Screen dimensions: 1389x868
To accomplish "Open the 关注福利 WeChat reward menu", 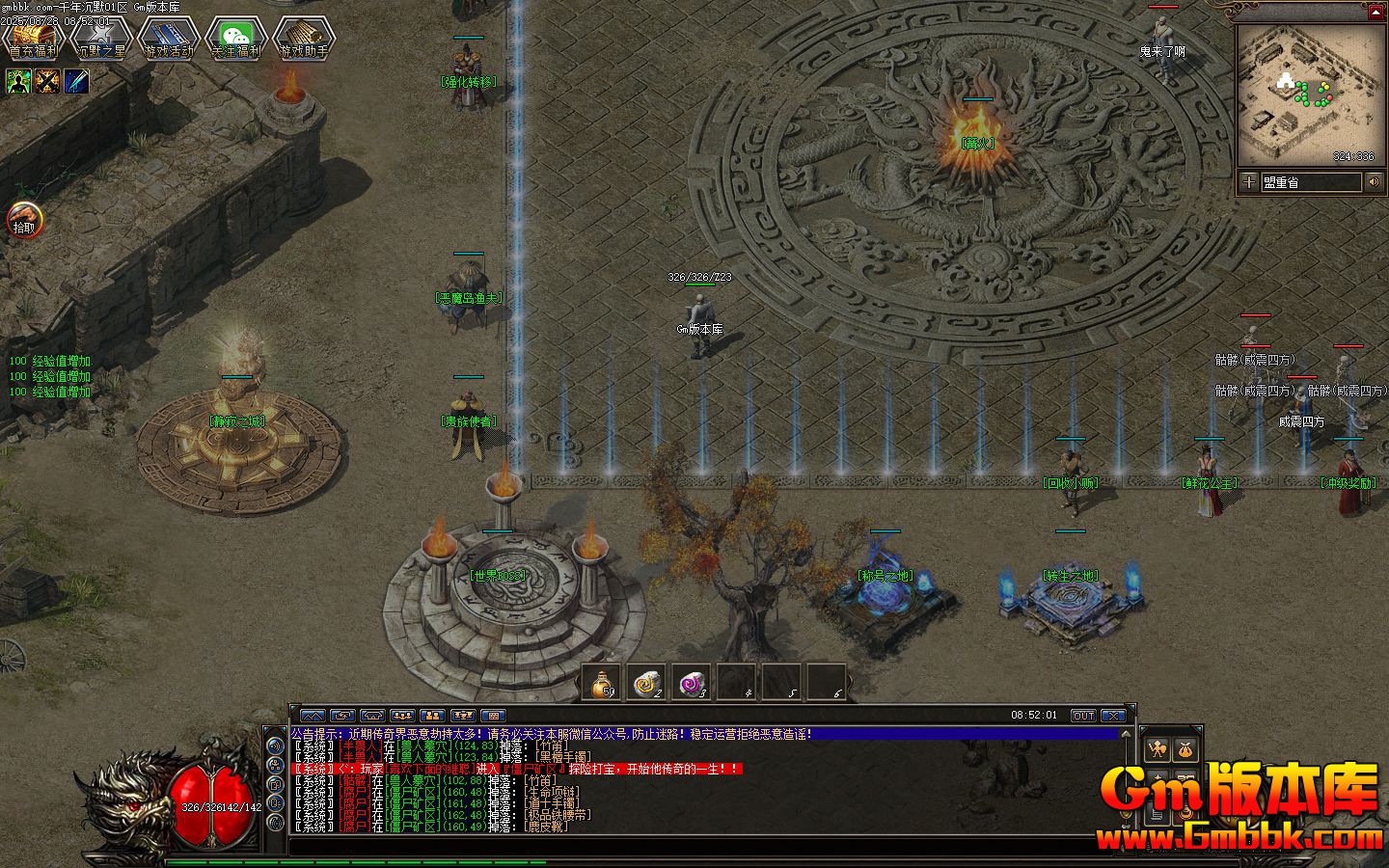I will (x=235, y=39).
